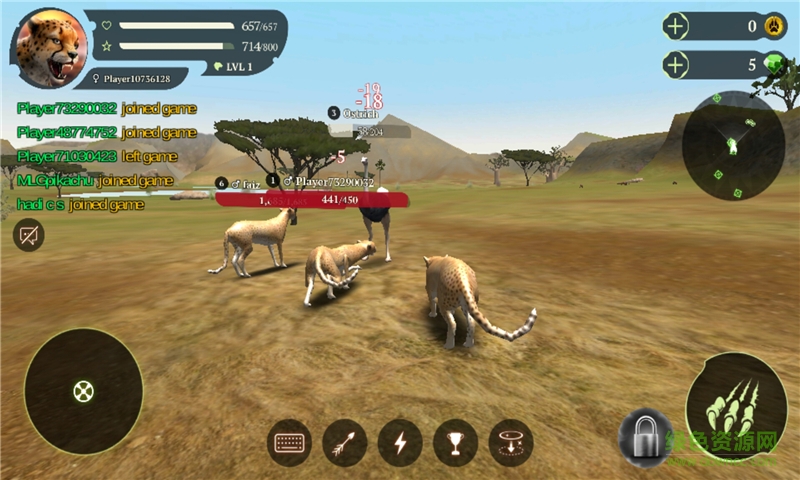Add green gems with the plus button

point(677,66)
